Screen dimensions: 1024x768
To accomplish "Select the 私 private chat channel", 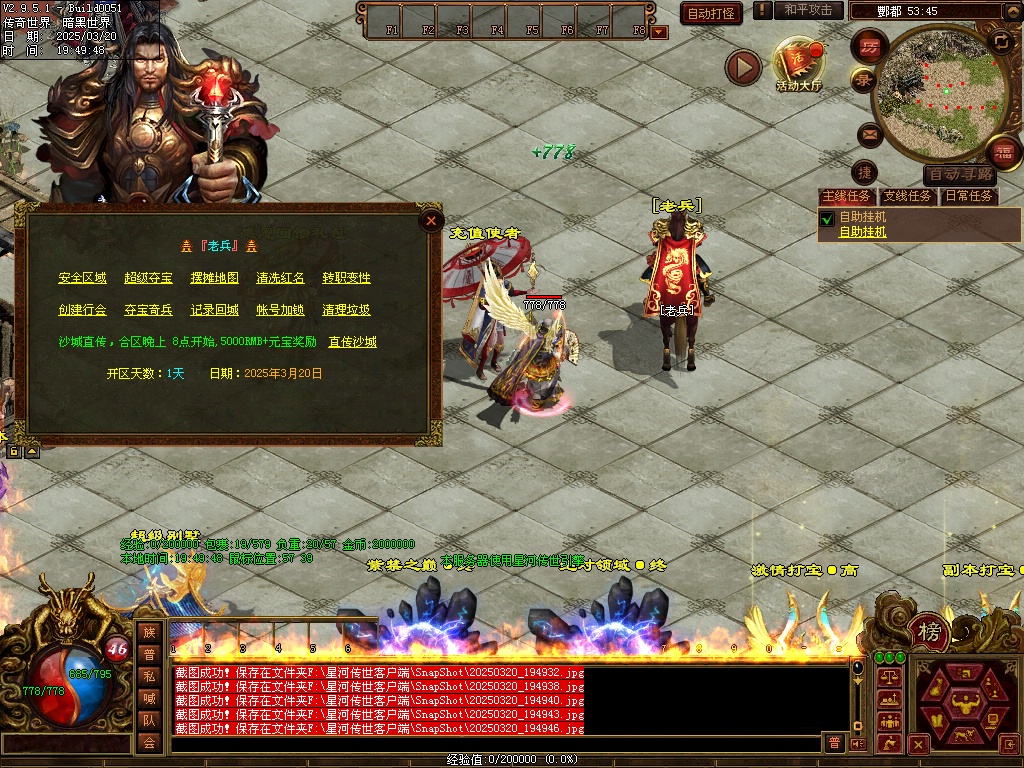I will pyautogui.click(x=149, y=675).
